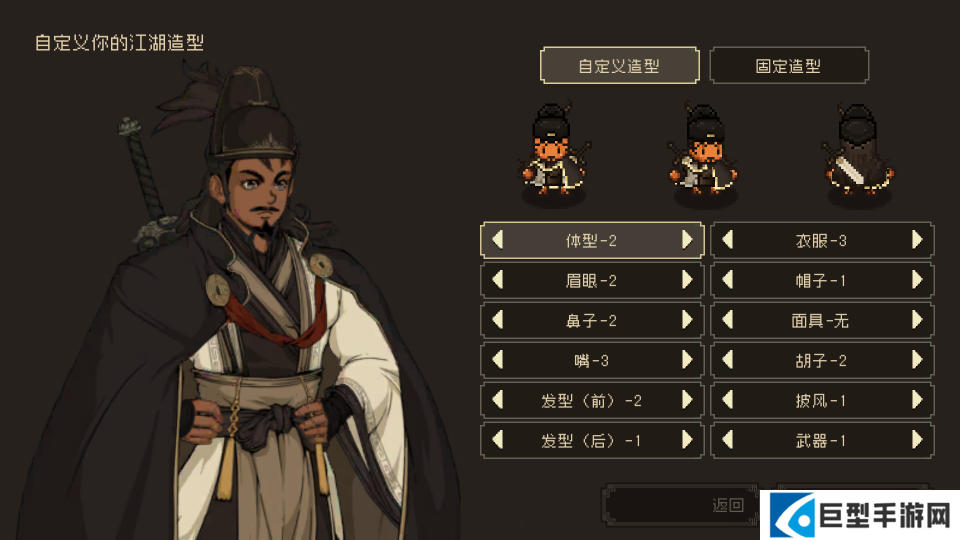The width and height of the screenshot is (960, 540).
Task: Change 面具-无 with its right arrow
Action: coord(917,320)
